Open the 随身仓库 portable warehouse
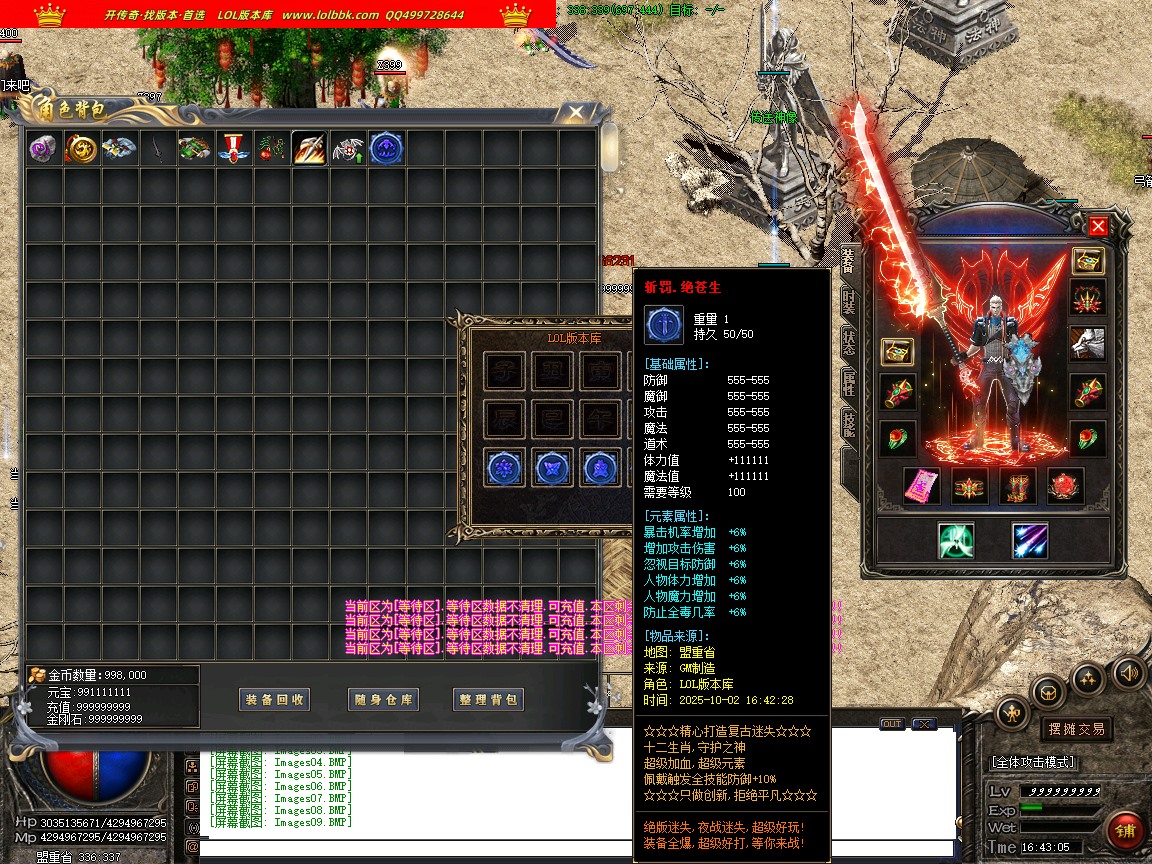The width and height of the screenshot is (1152, 864). click(383, 700)
